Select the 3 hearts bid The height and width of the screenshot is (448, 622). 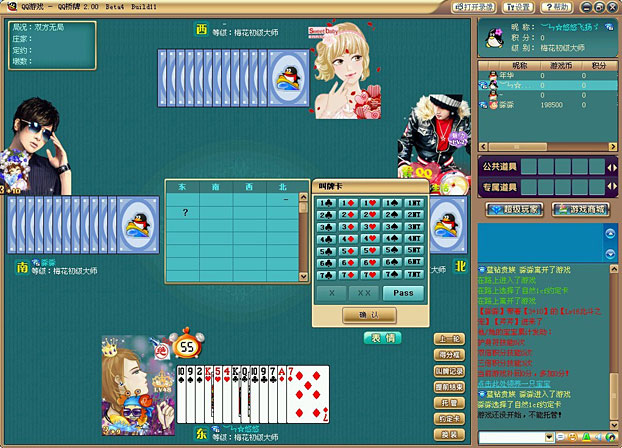coord(369,227)
